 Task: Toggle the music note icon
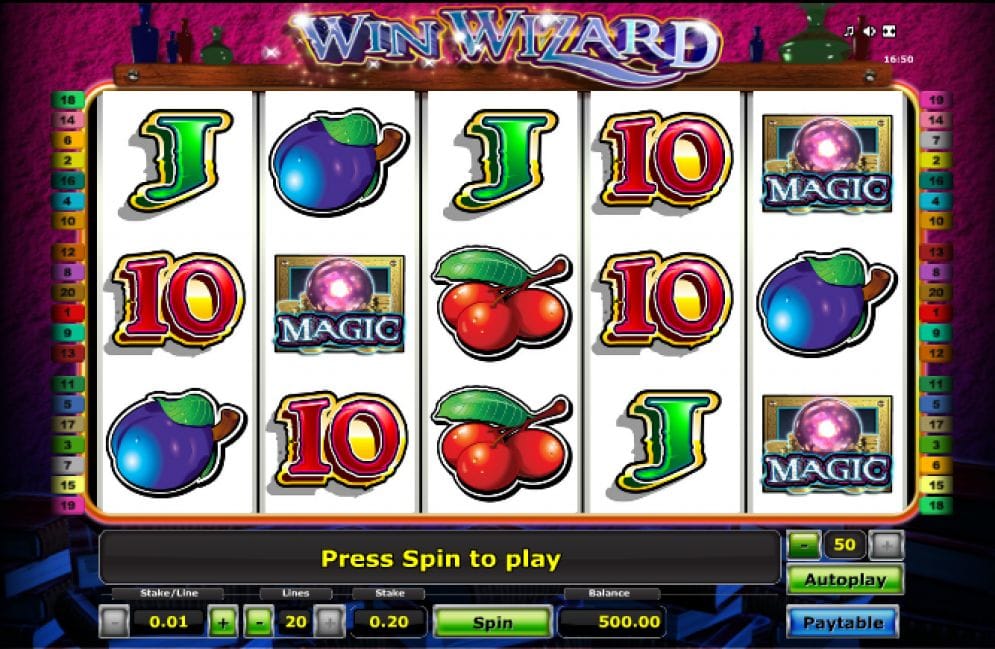point(849,31)
